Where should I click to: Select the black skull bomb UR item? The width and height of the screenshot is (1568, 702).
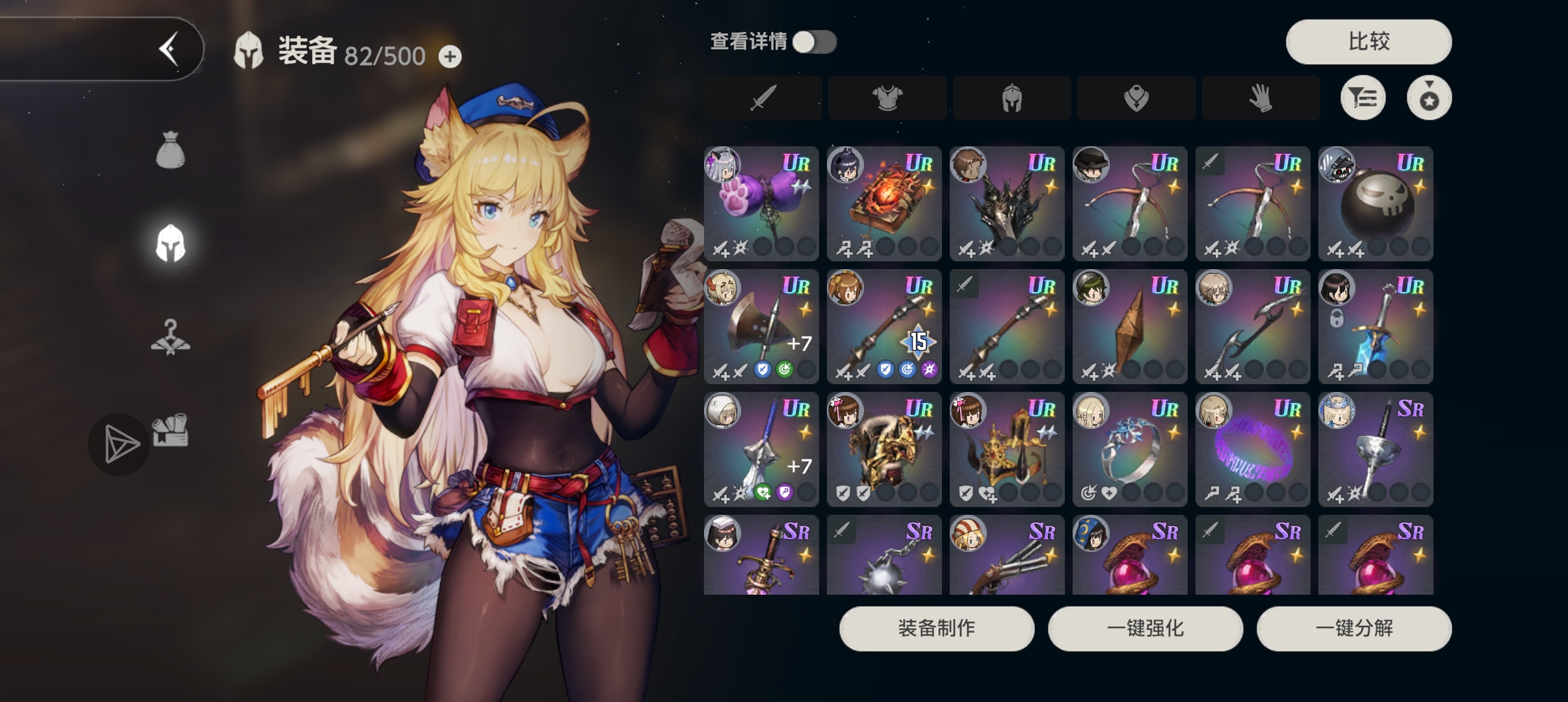pos(1376,203)
